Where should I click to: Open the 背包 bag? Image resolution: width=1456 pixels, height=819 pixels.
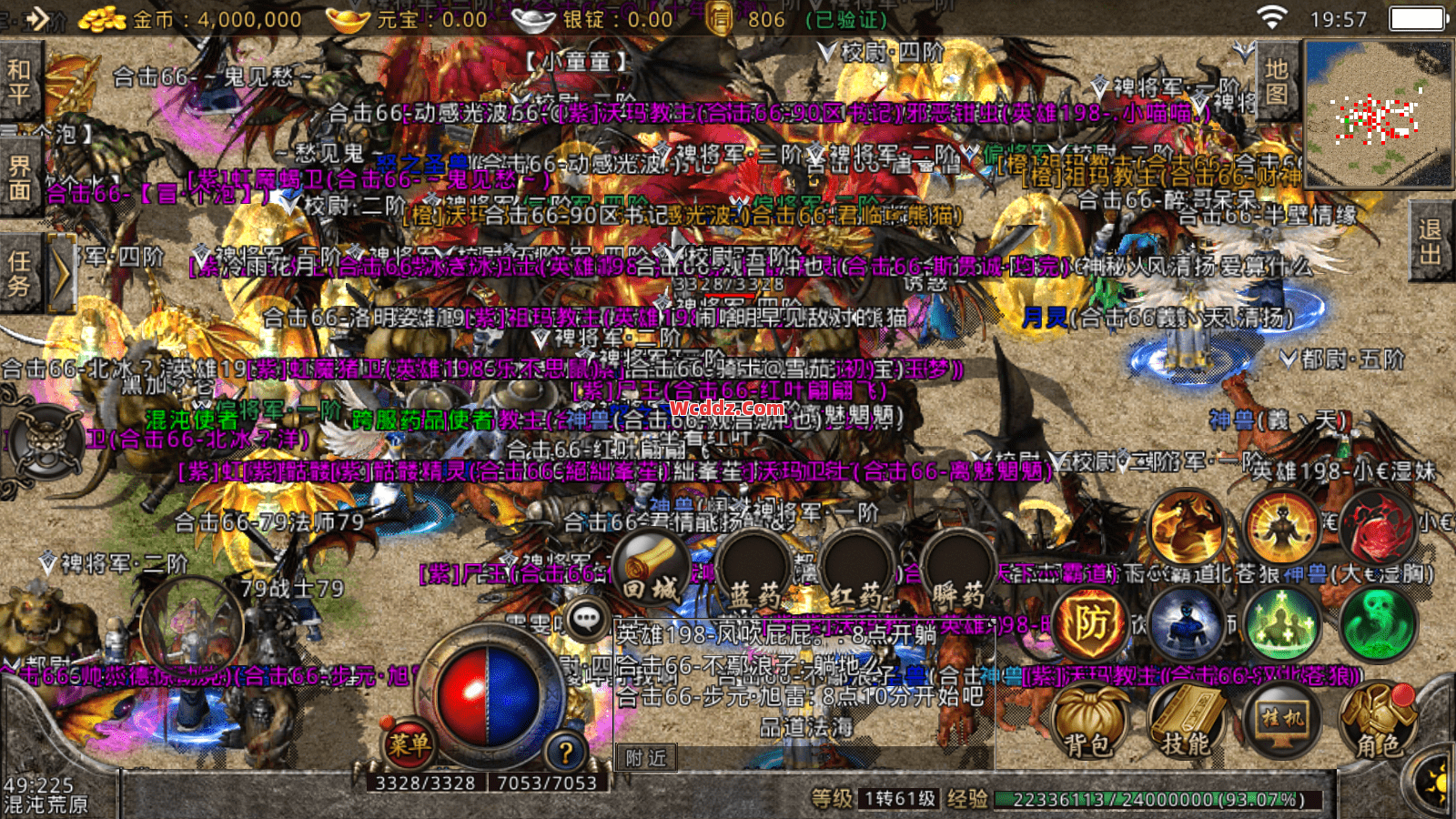(1090, 723)
